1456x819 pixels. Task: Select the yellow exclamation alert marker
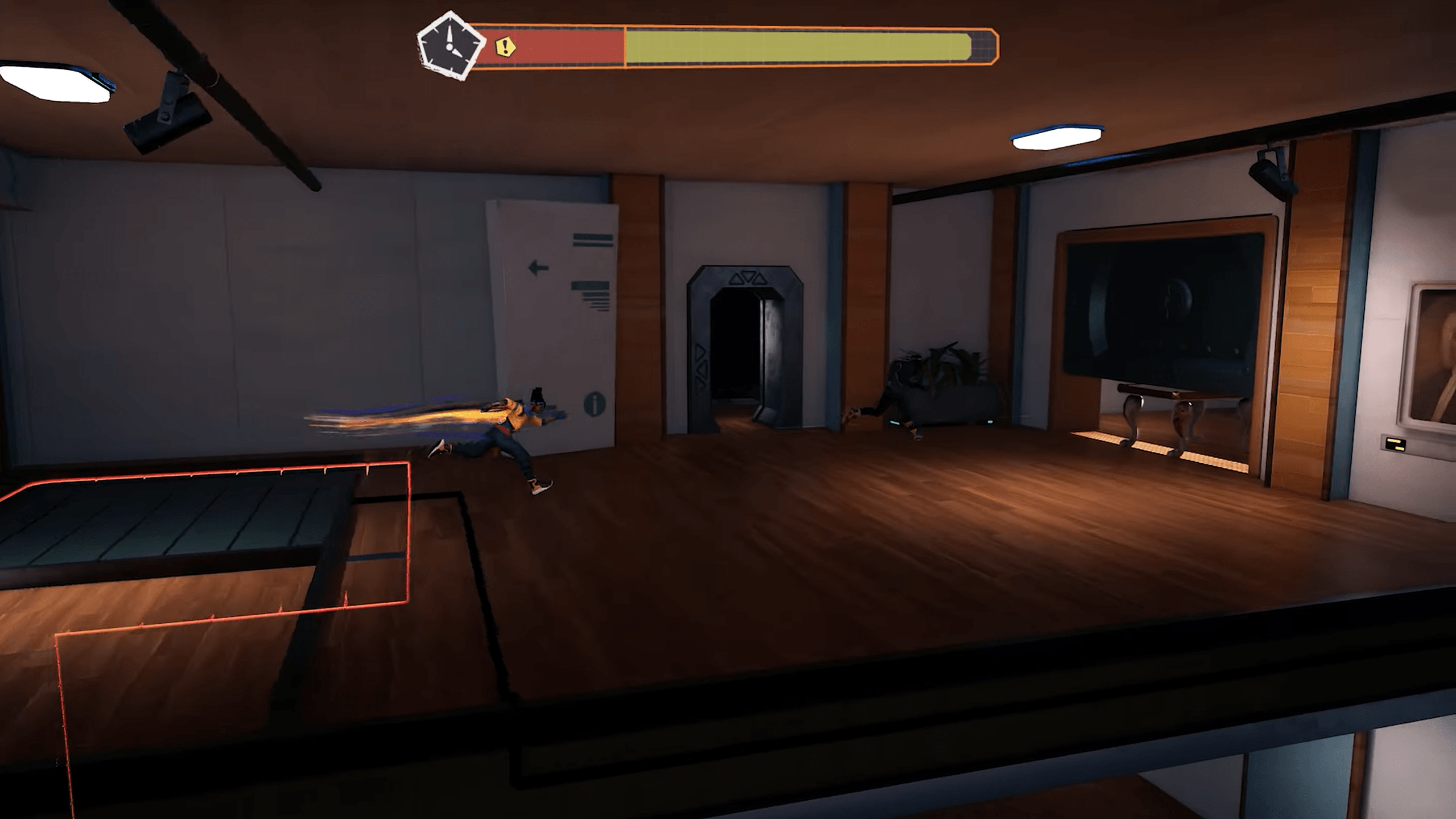pyautogui.click(x=505, y=47)
